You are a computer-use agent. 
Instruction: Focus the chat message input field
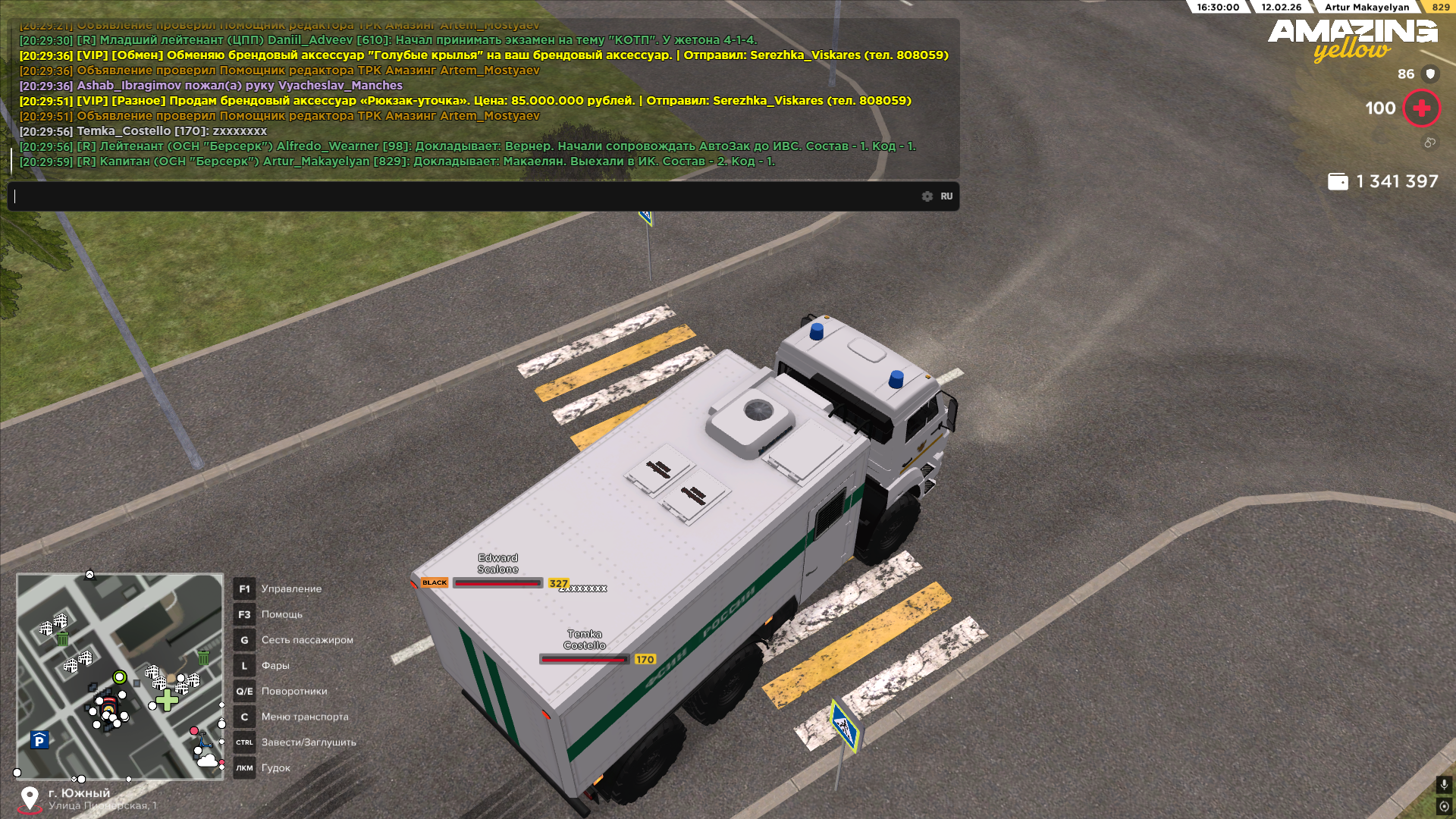(463, 196)
